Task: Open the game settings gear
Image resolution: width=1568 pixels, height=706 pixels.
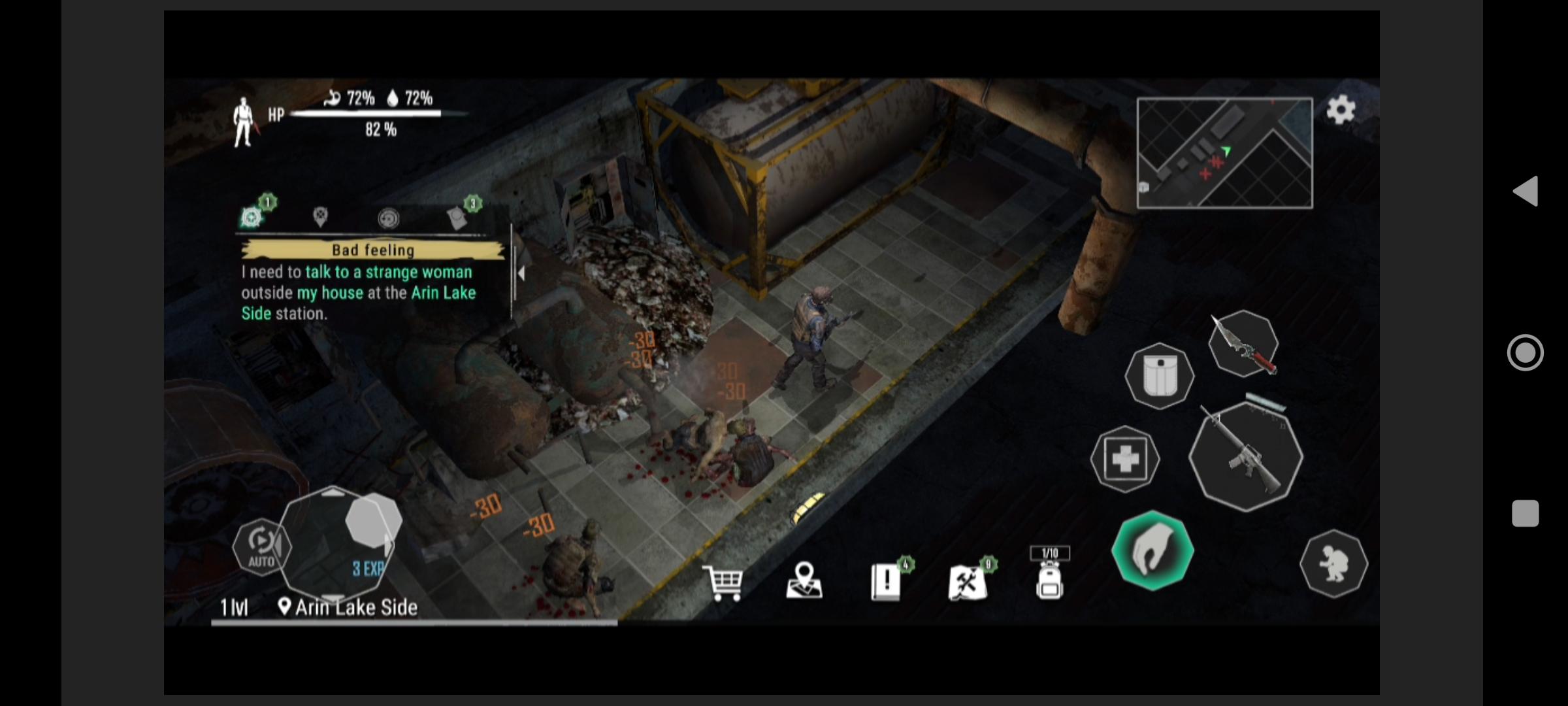Action: tap(1342, 110)
